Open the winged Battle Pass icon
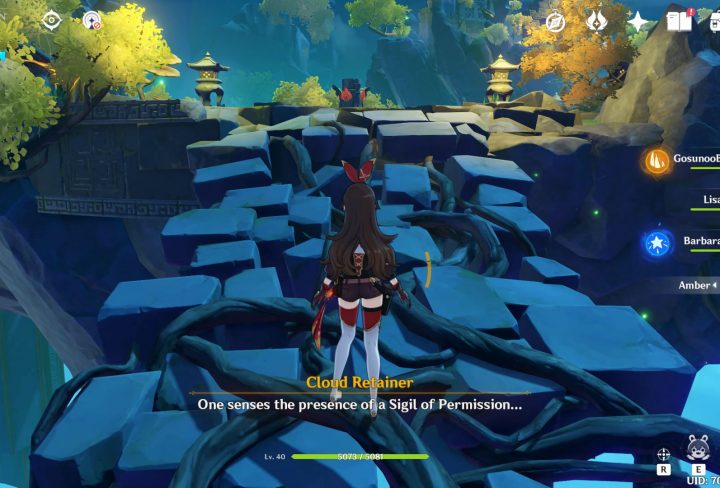 pyautogui.click(x=597, y=21)
